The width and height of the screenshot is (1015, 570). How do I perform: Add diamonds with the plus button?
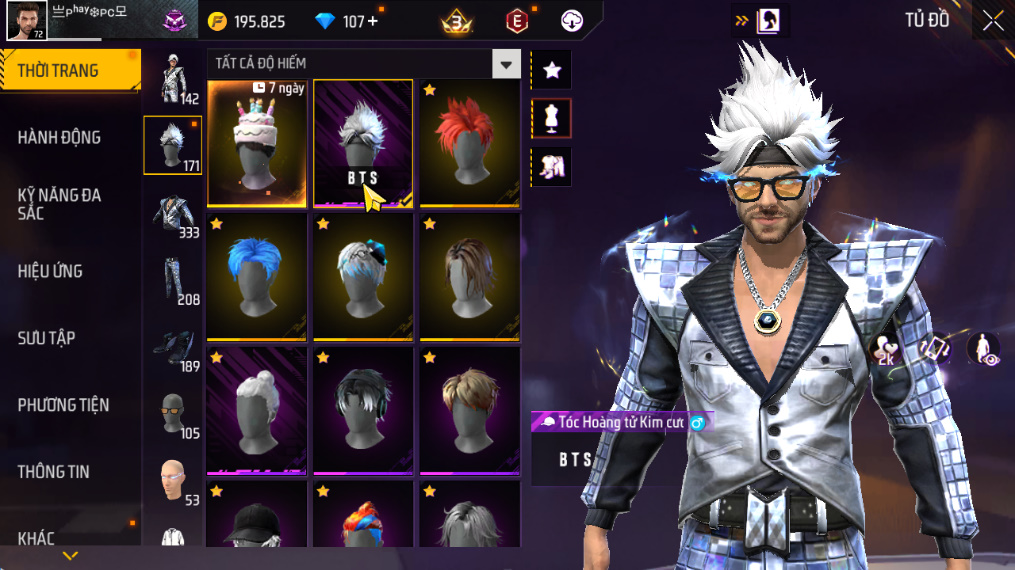374,21
